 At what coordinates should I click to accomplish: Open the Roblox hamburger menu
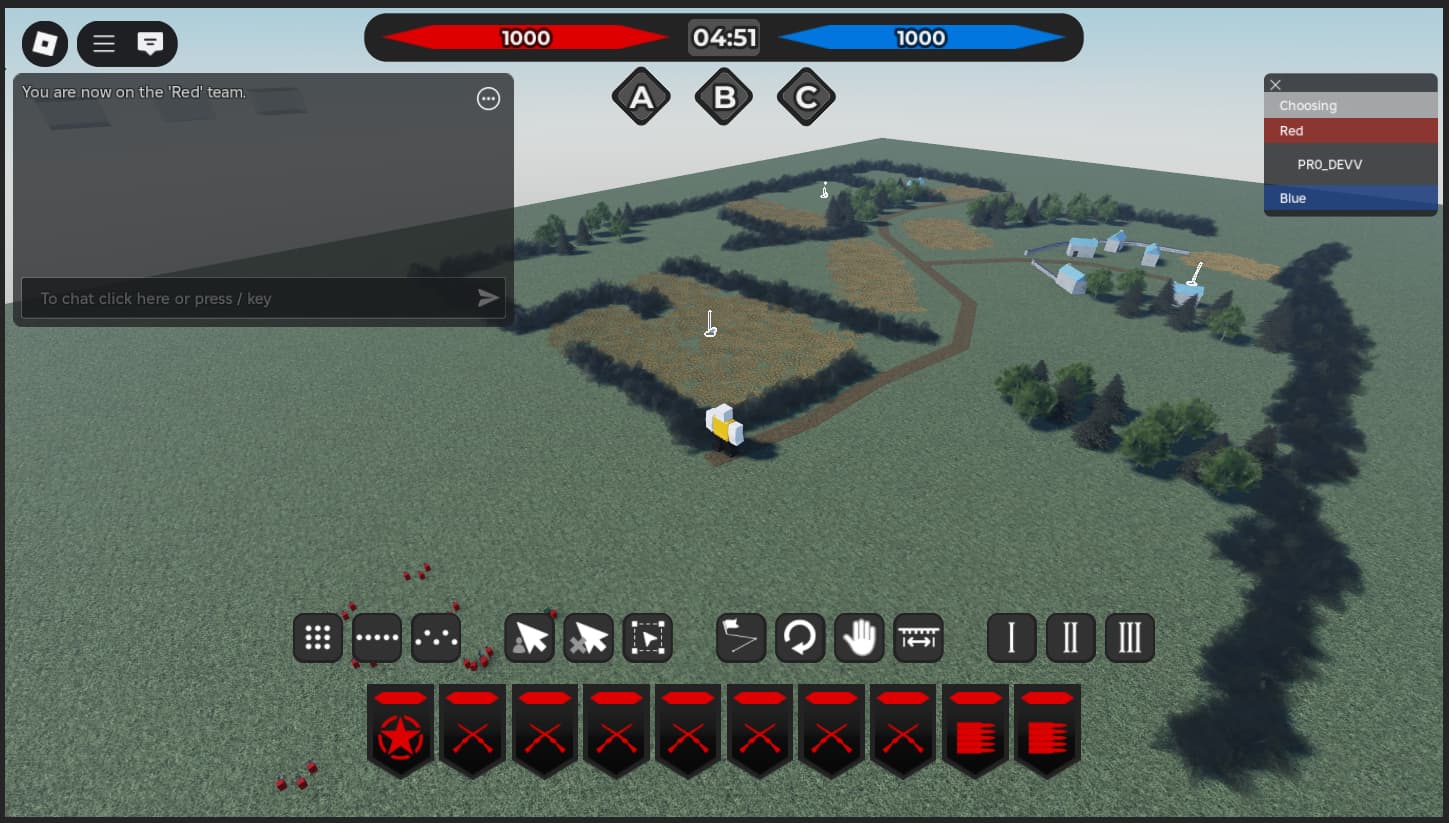103,43
